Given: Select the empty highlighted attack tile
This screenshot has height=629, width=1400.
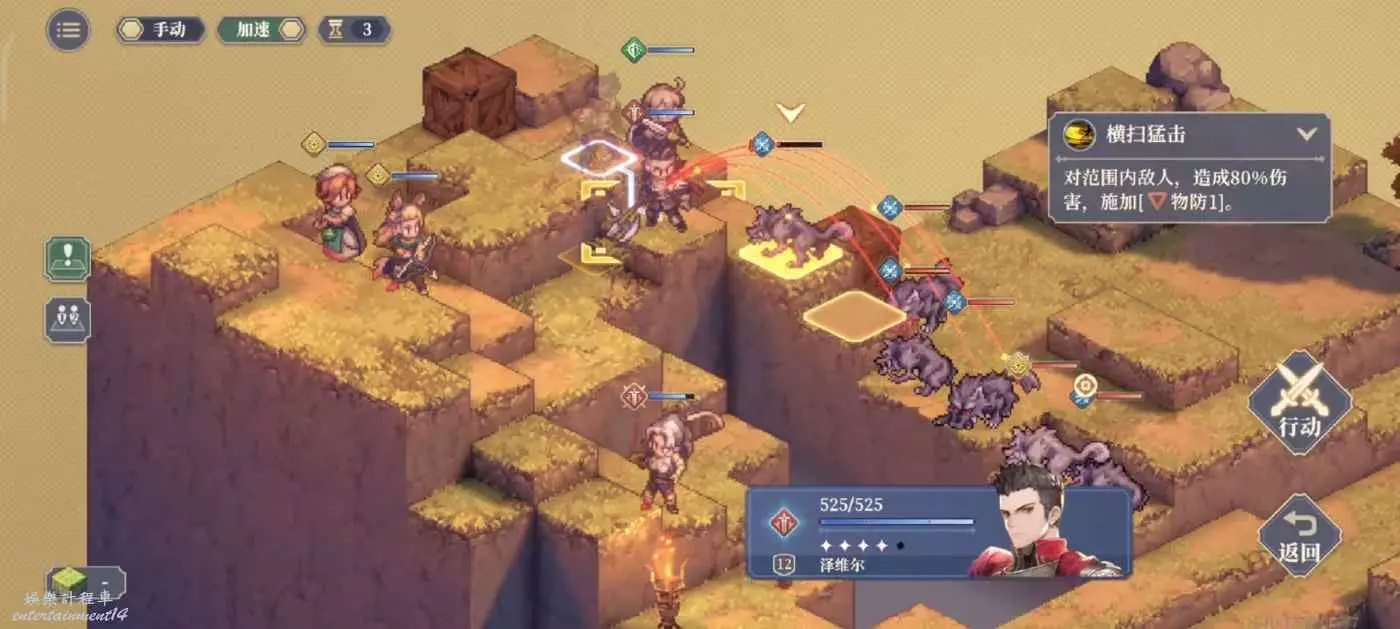Looking at the screenshot, I should pos(854,315).
